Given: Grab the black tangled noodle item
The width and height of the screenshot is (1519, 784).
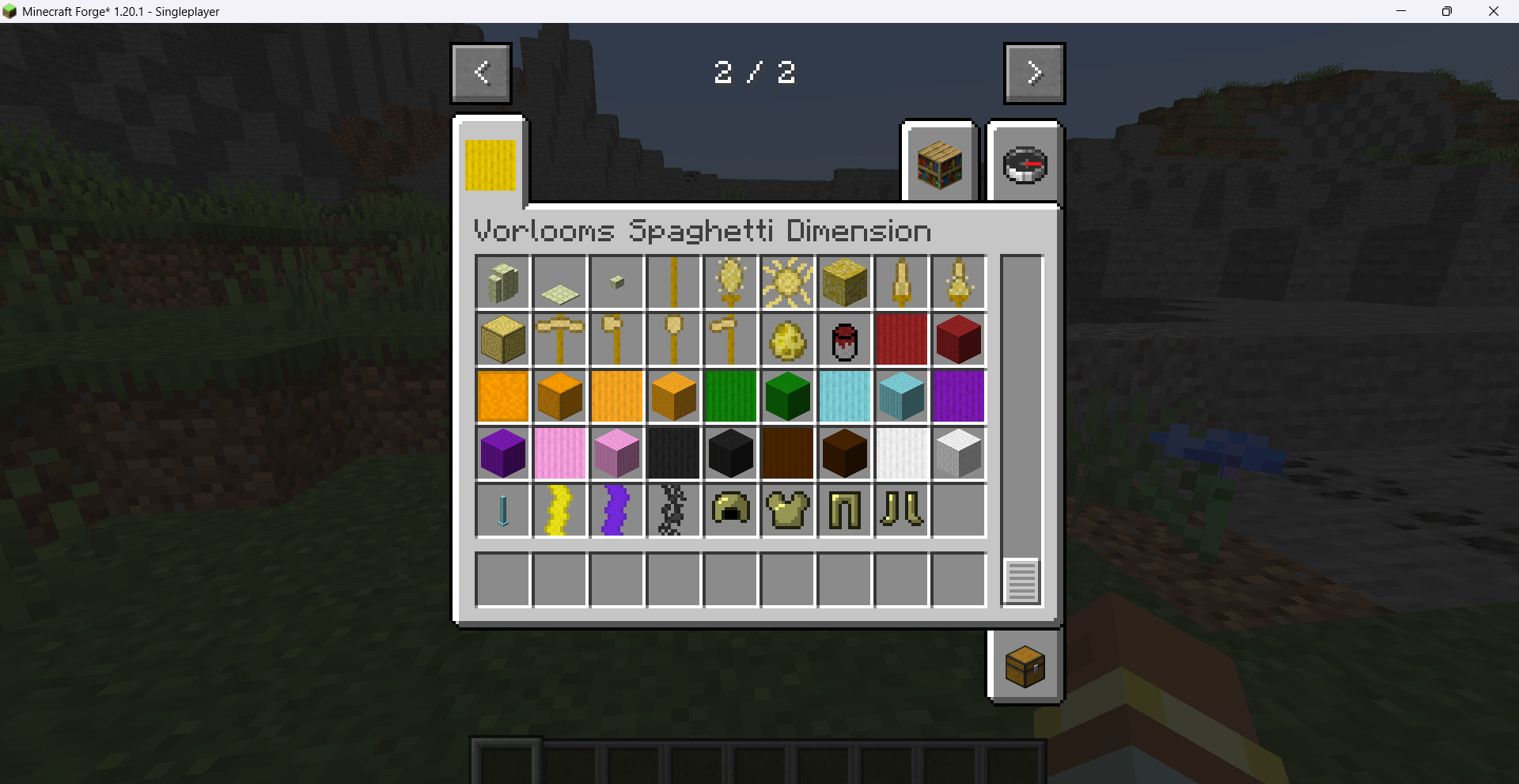Looking at the screenshot, I should (x=673, y=510).
